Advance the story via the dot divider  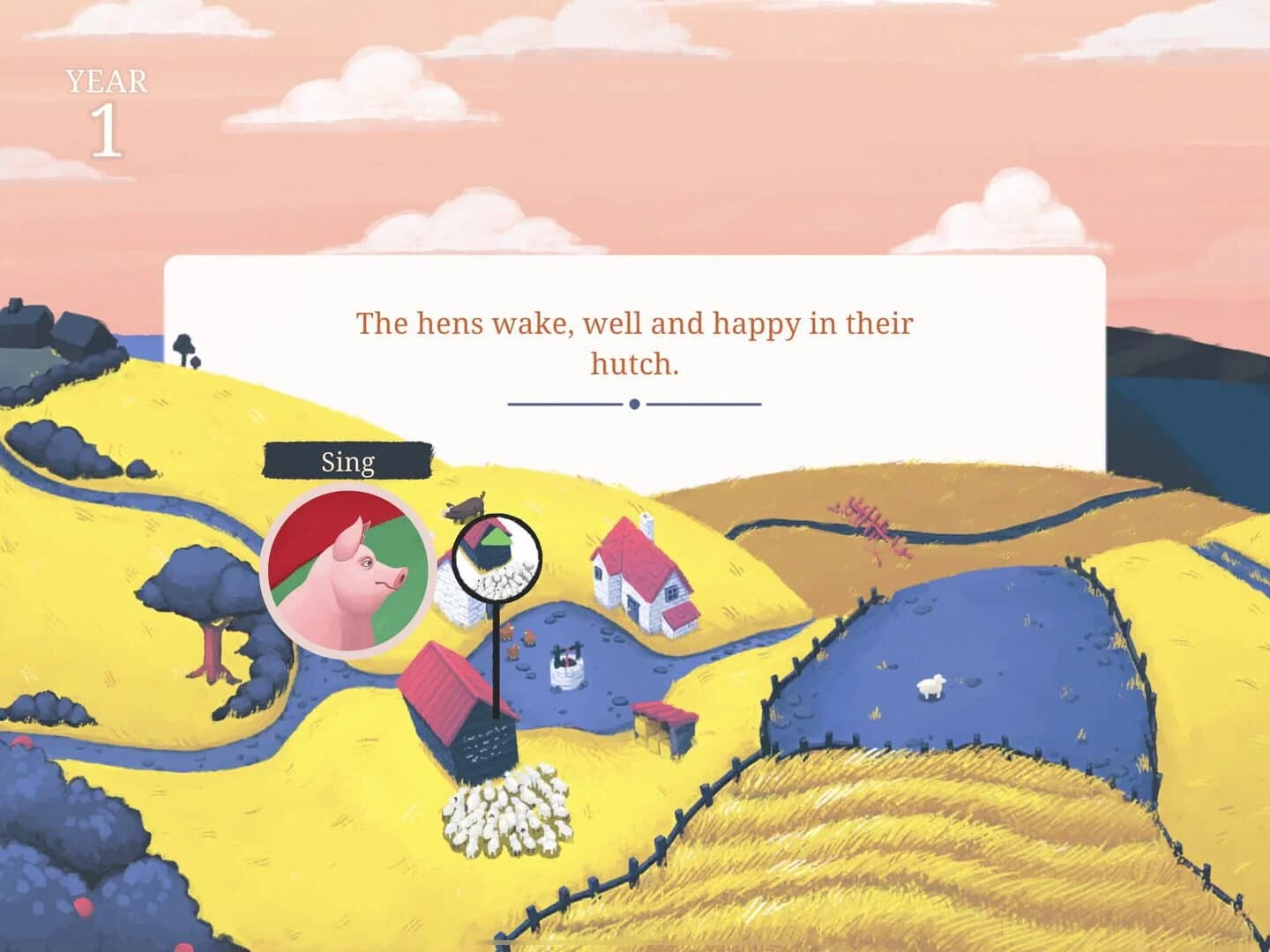(x=633, y=404)
